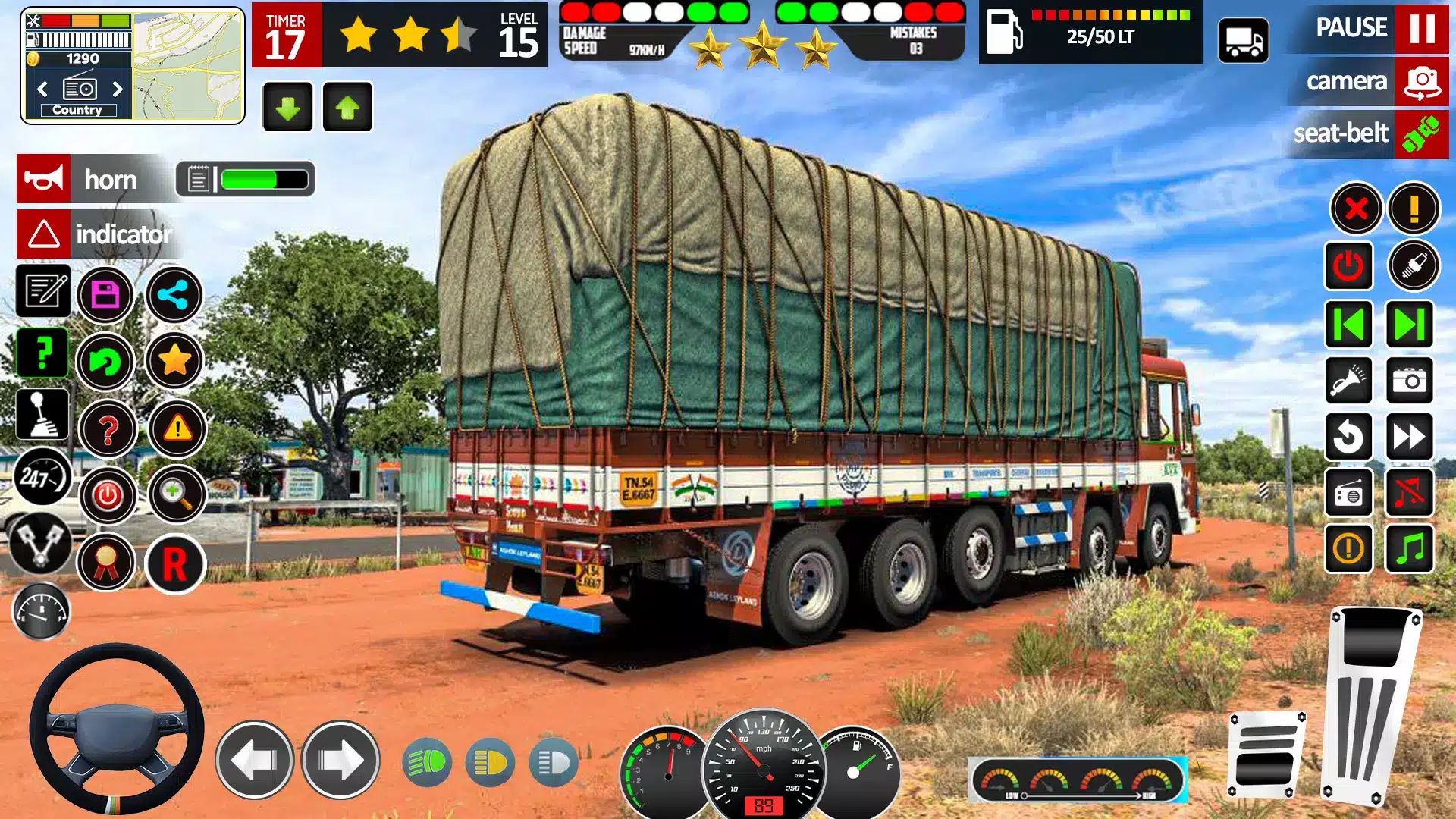This screenshot has width=1456, height=819.
Task: Steer left with the left arrow
Action: (254, 759)
